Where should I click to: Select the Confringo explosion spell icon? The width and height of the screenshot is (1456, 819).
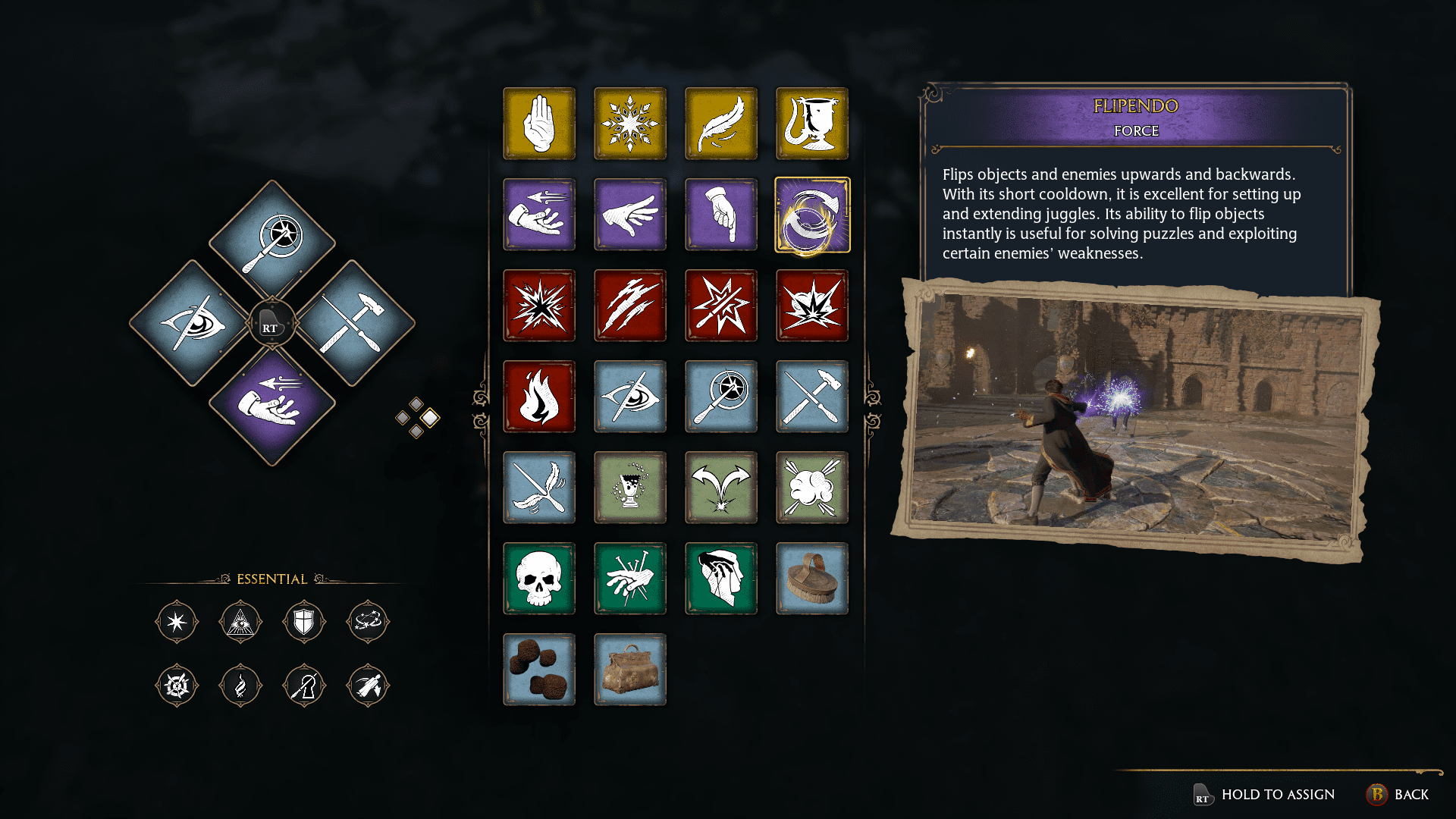[539, 306]
